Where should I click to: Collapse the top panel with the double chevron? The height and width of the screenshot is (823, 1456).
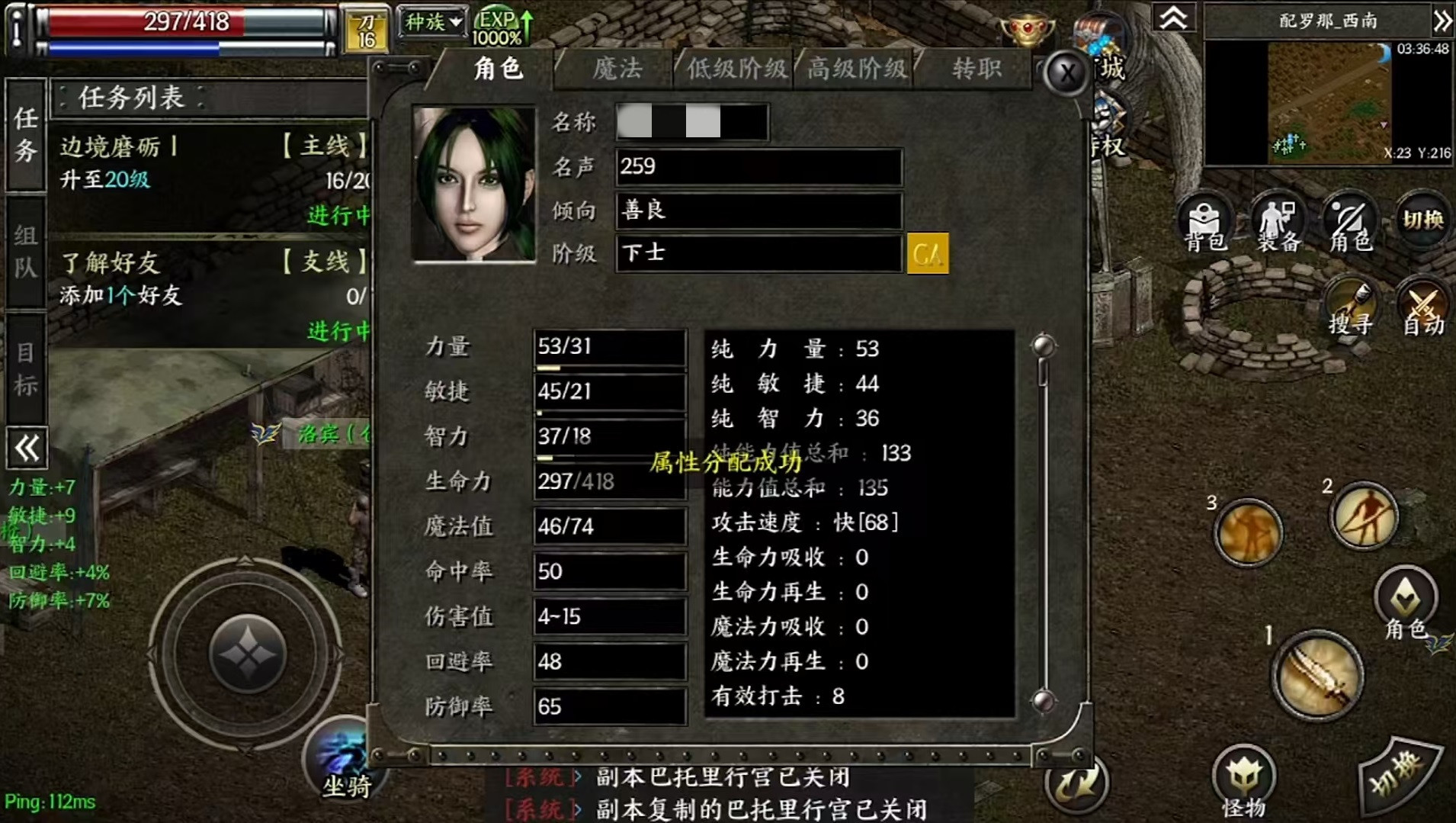tap(1173, 17)
